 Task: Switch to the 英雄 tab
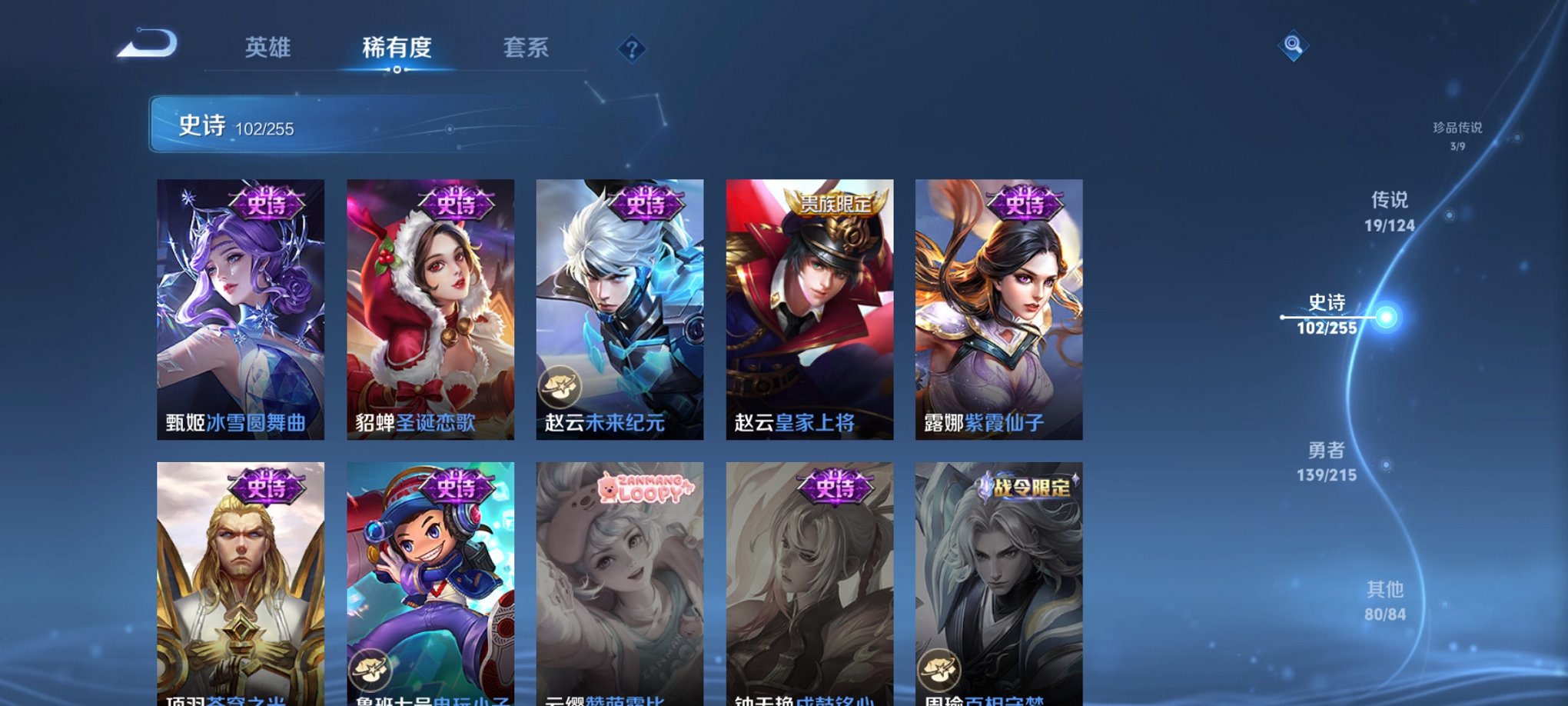coord(267,48)
